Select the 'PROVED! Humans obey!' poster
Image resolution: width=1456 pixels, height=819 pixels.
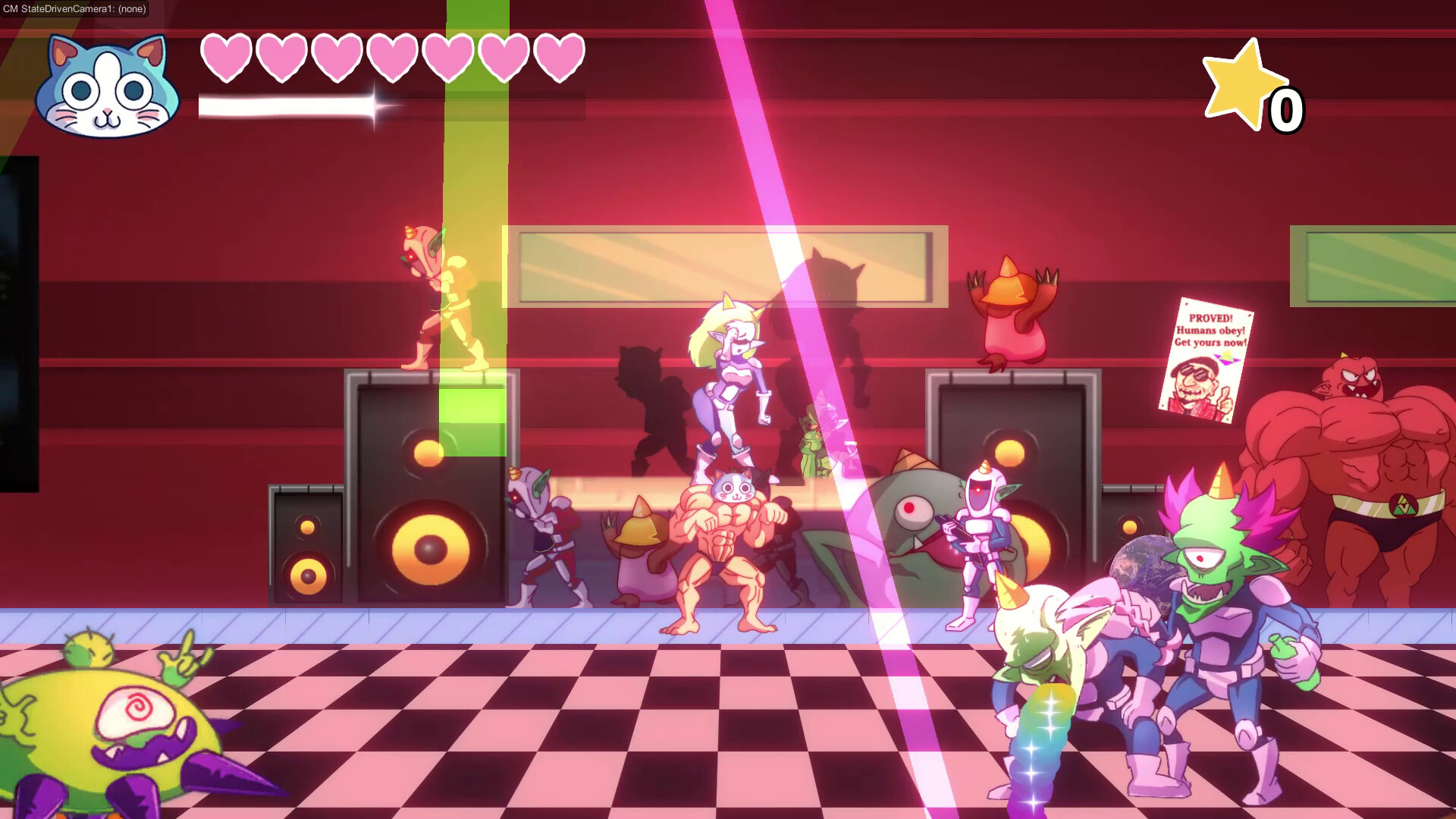1210,325
